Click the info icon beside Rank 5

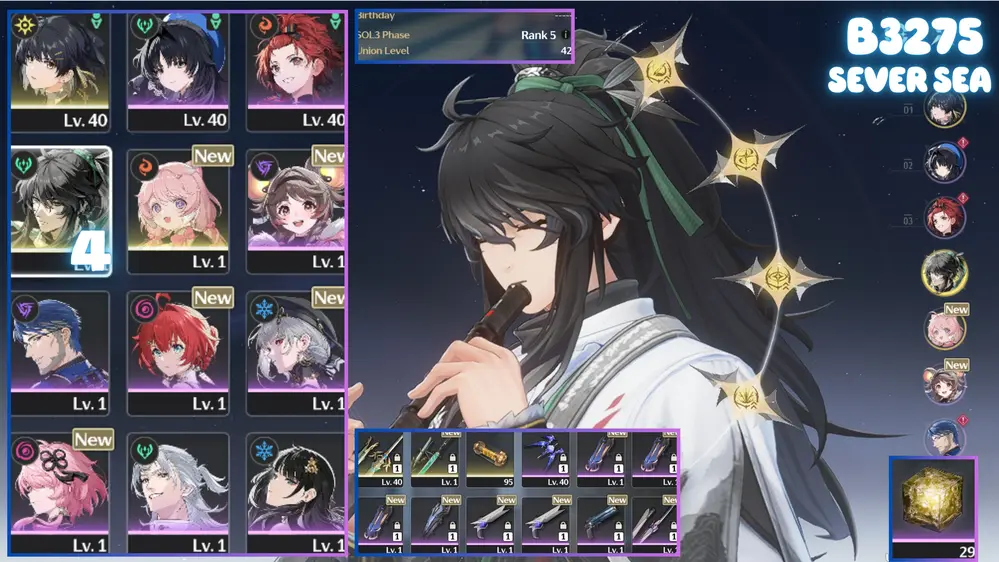click(x=566, y=35)
